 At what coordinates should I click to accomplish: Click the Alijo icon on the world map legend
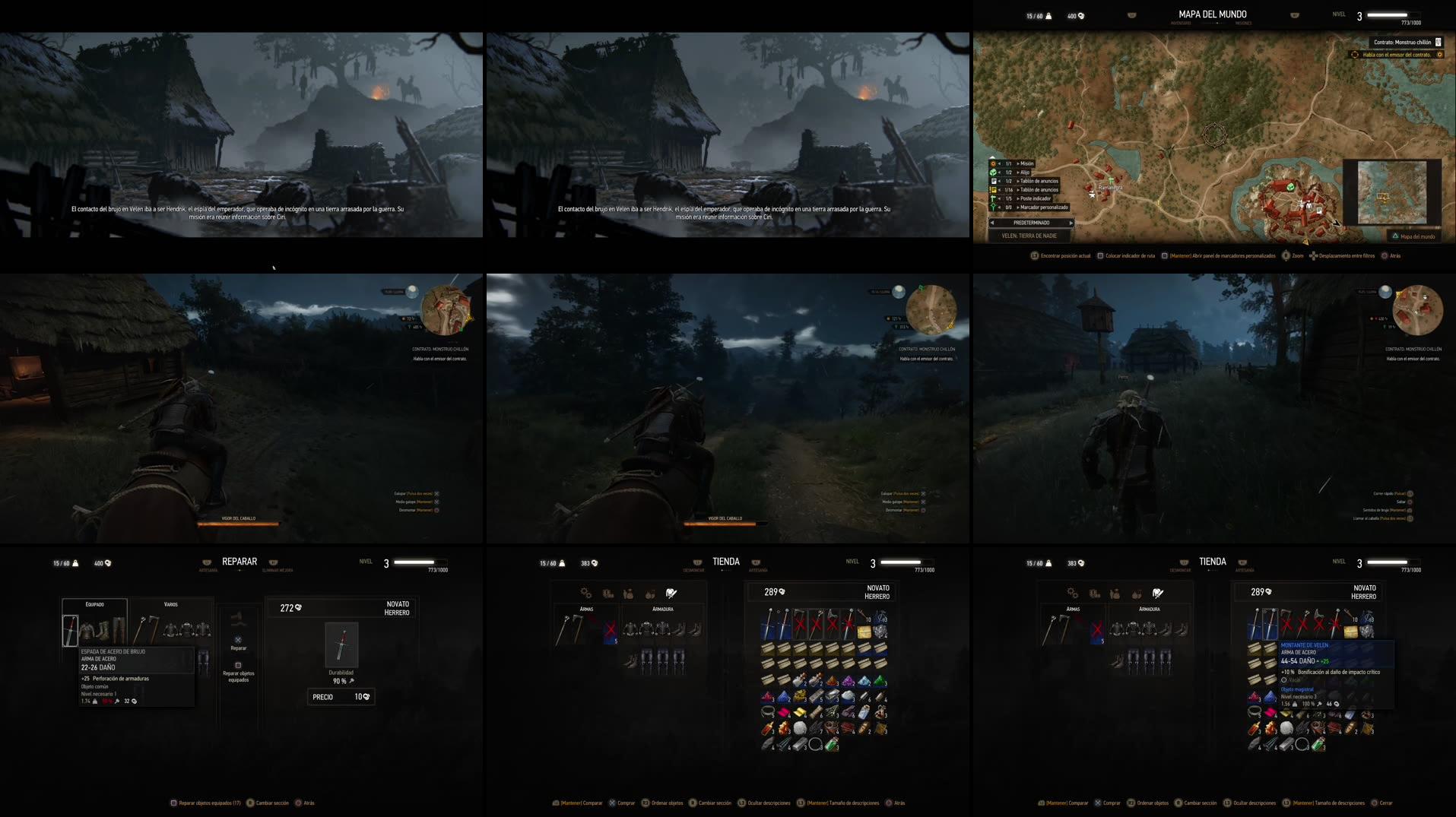pos(993,172)
